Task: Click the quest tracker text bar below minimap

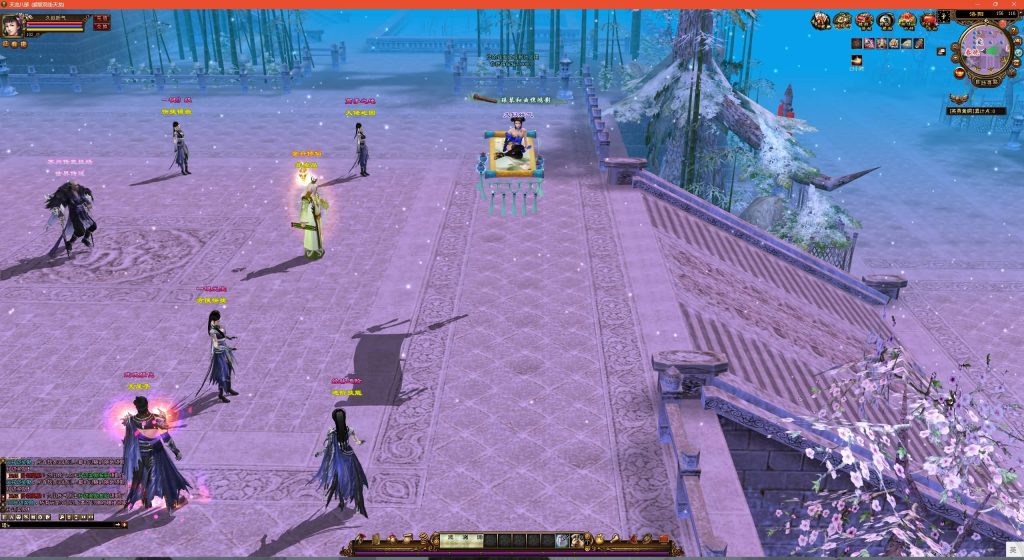Action: point(978,110)
